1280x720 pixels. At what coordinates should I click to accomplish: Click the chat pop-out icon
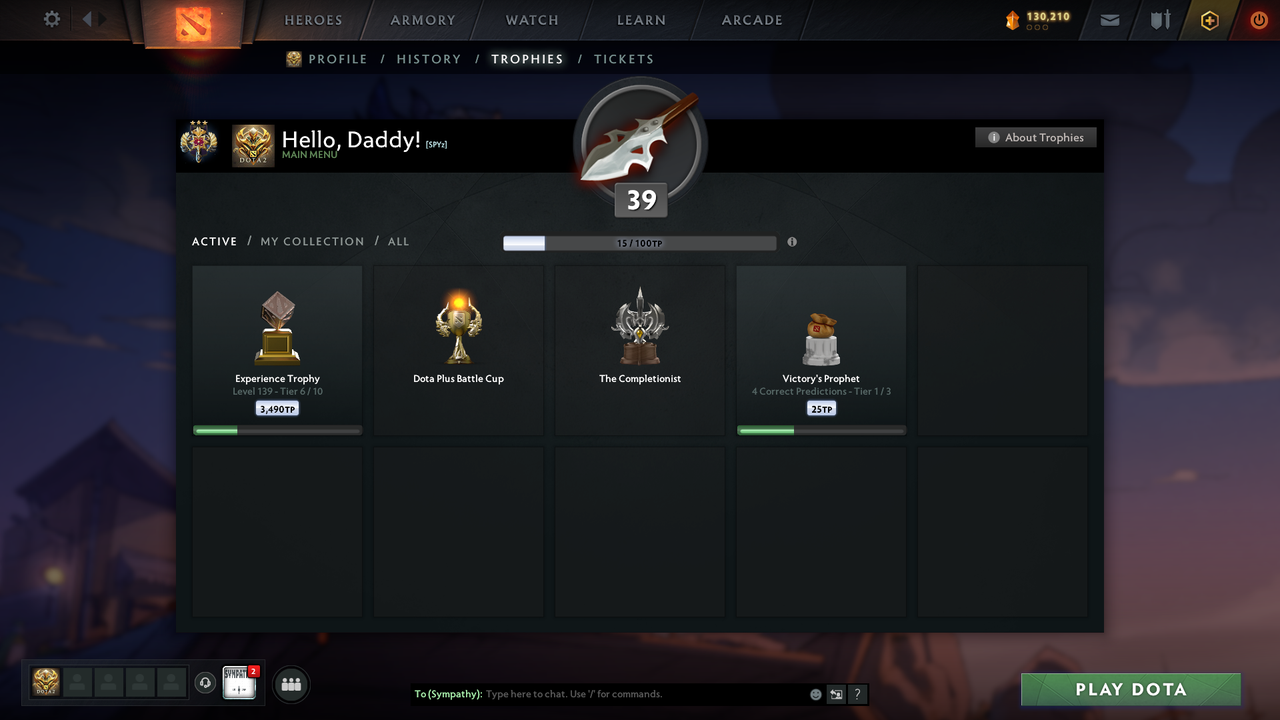click(836, 693)
